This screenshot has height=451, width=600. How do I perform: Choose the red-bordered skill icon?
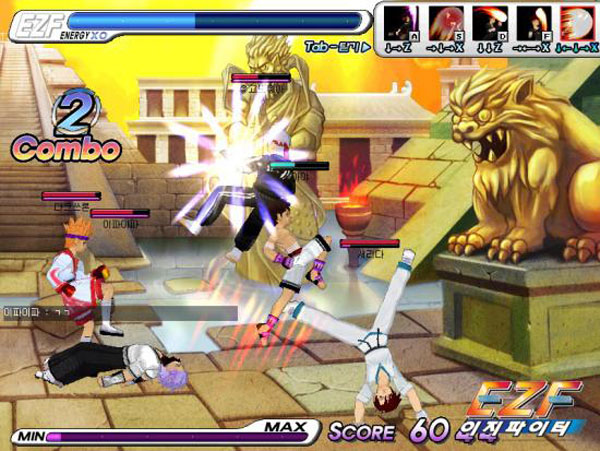pyautogui.click(x=575, y=23)
